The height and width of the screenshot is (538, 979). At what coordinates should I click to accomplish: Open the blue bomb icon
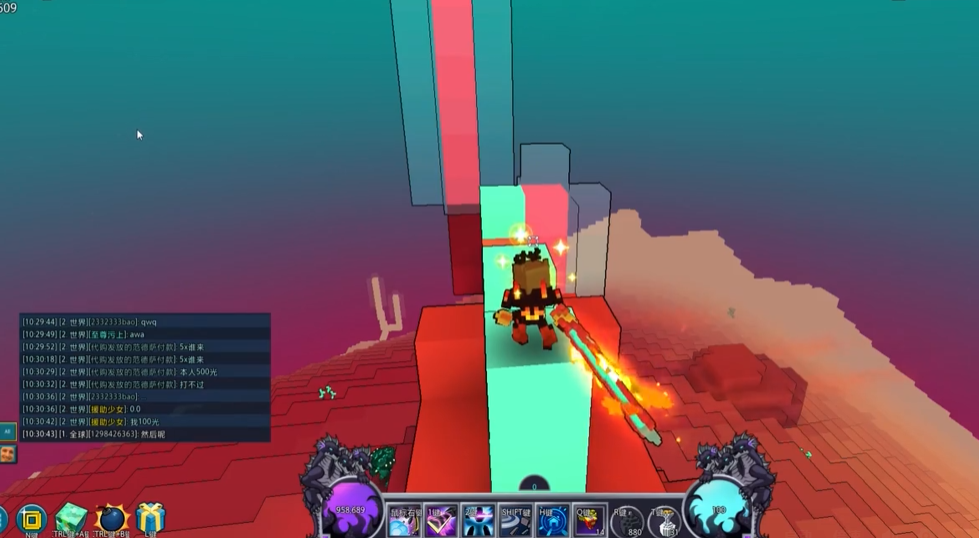click(x=110, y=519)
